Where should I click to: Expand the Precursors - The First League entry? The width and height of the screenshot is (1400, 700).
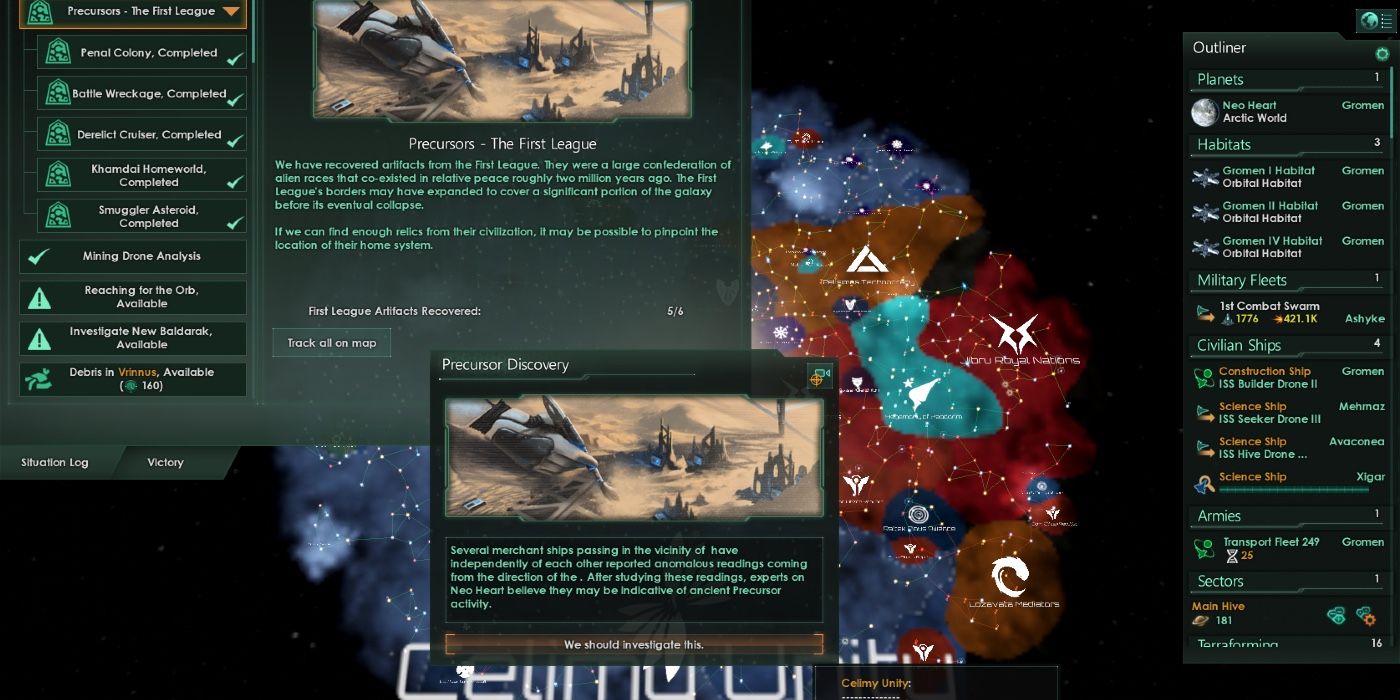click(231, 12)
